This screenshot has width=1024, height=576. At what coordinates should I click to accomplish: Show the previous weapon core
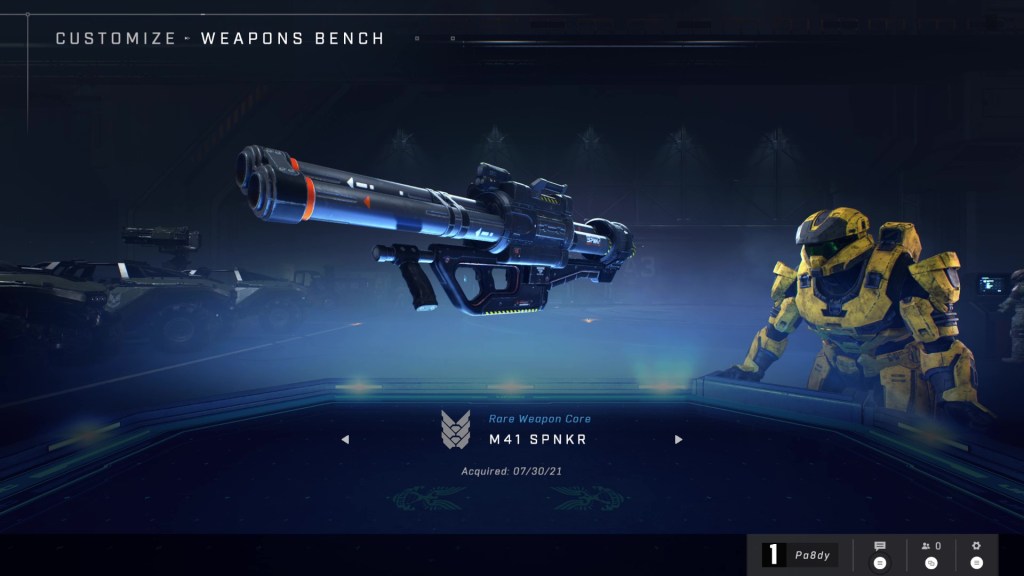pyautogui.click(x=345, y=439)
